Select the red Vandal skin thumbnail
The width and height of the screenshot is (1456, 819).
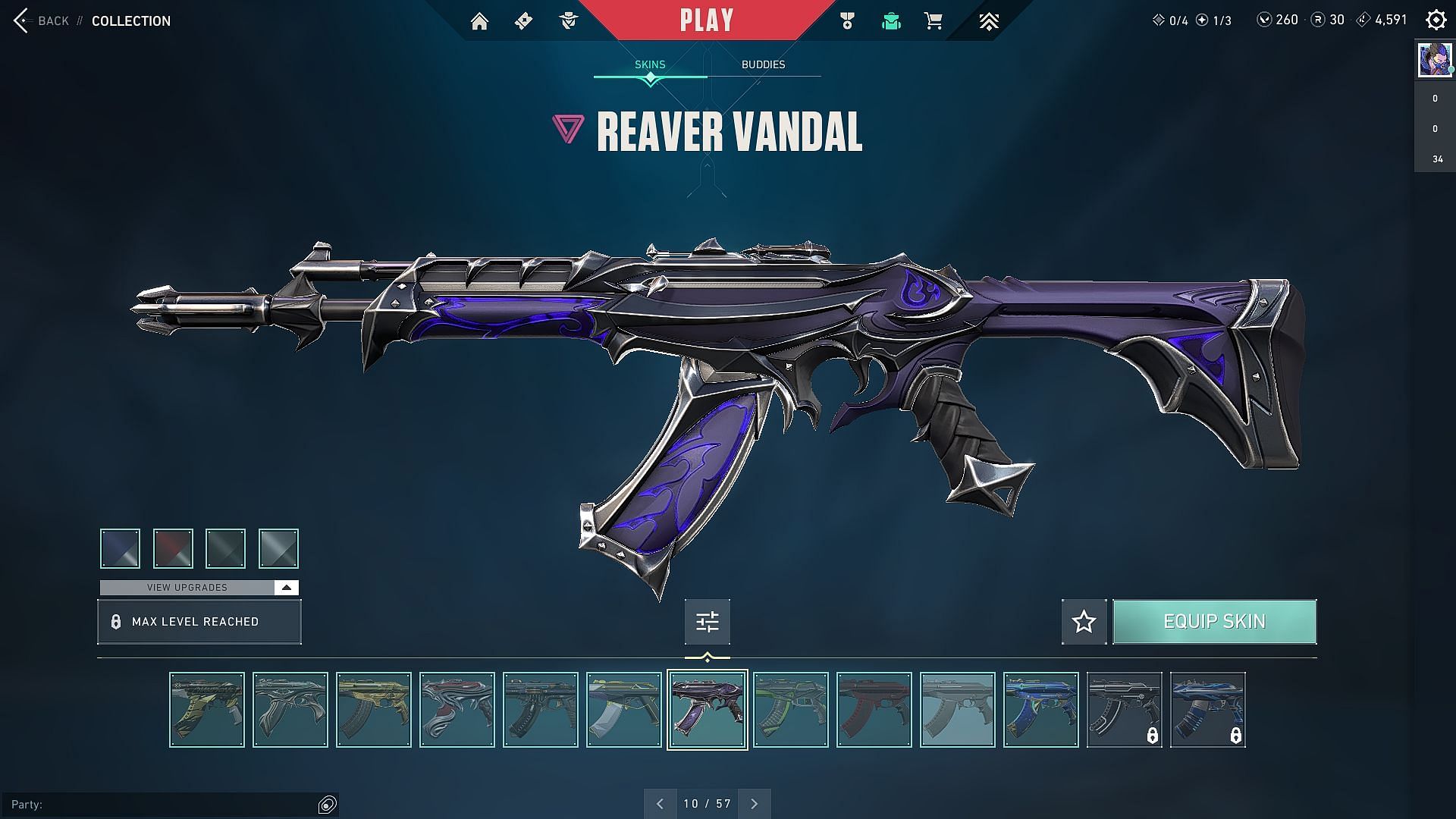874,710
